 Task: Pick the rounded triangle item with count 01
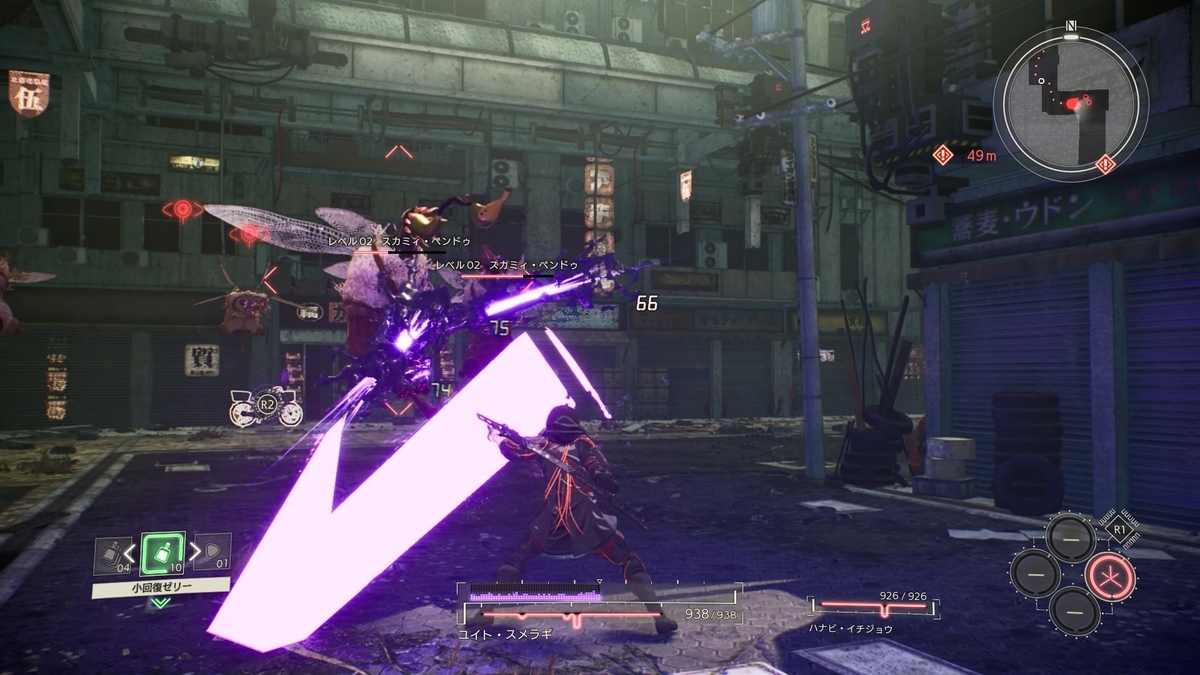213,553
